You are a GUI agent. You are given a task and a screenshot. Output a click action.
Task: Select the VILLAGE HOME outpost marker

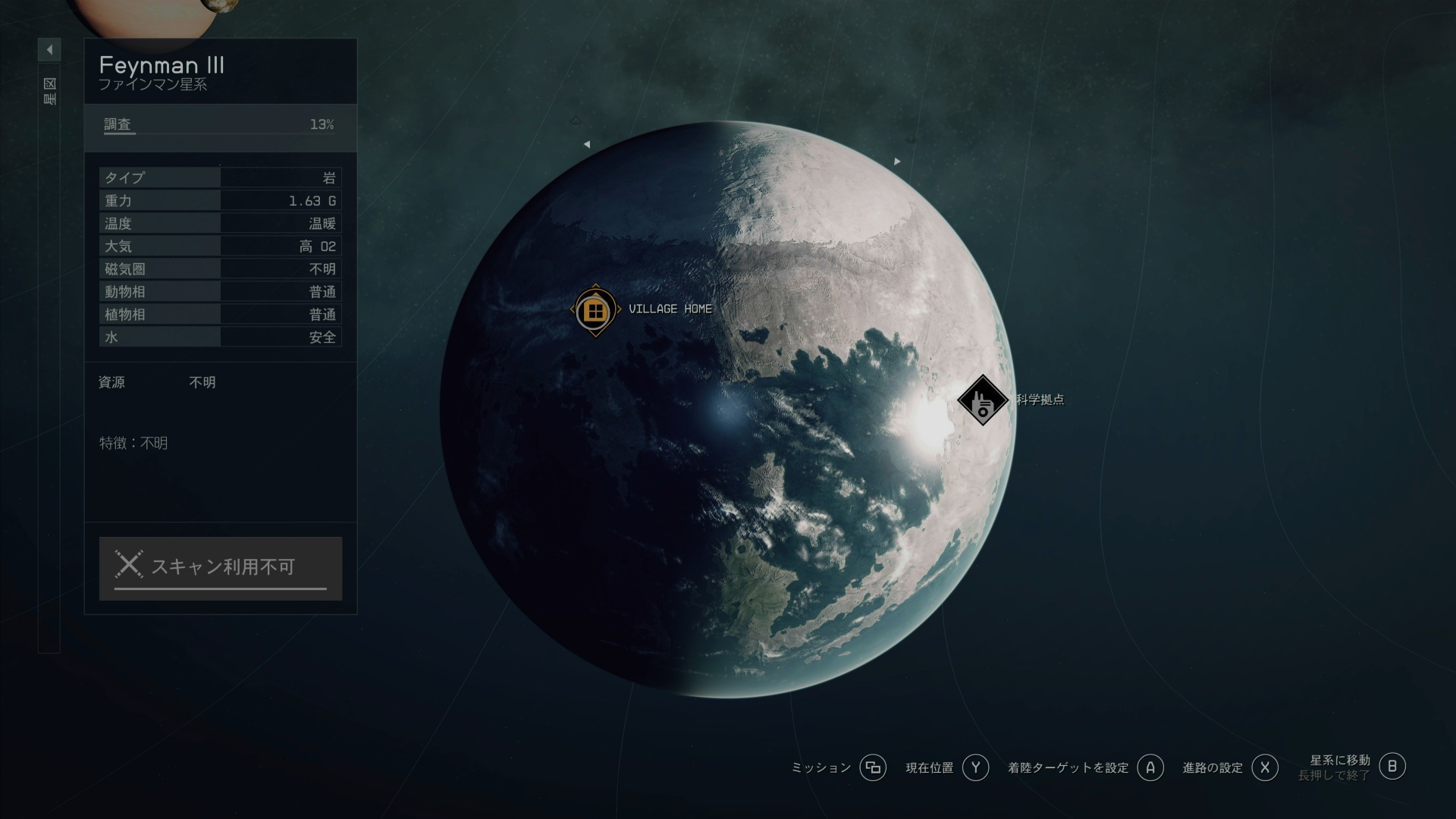(595, 310)
